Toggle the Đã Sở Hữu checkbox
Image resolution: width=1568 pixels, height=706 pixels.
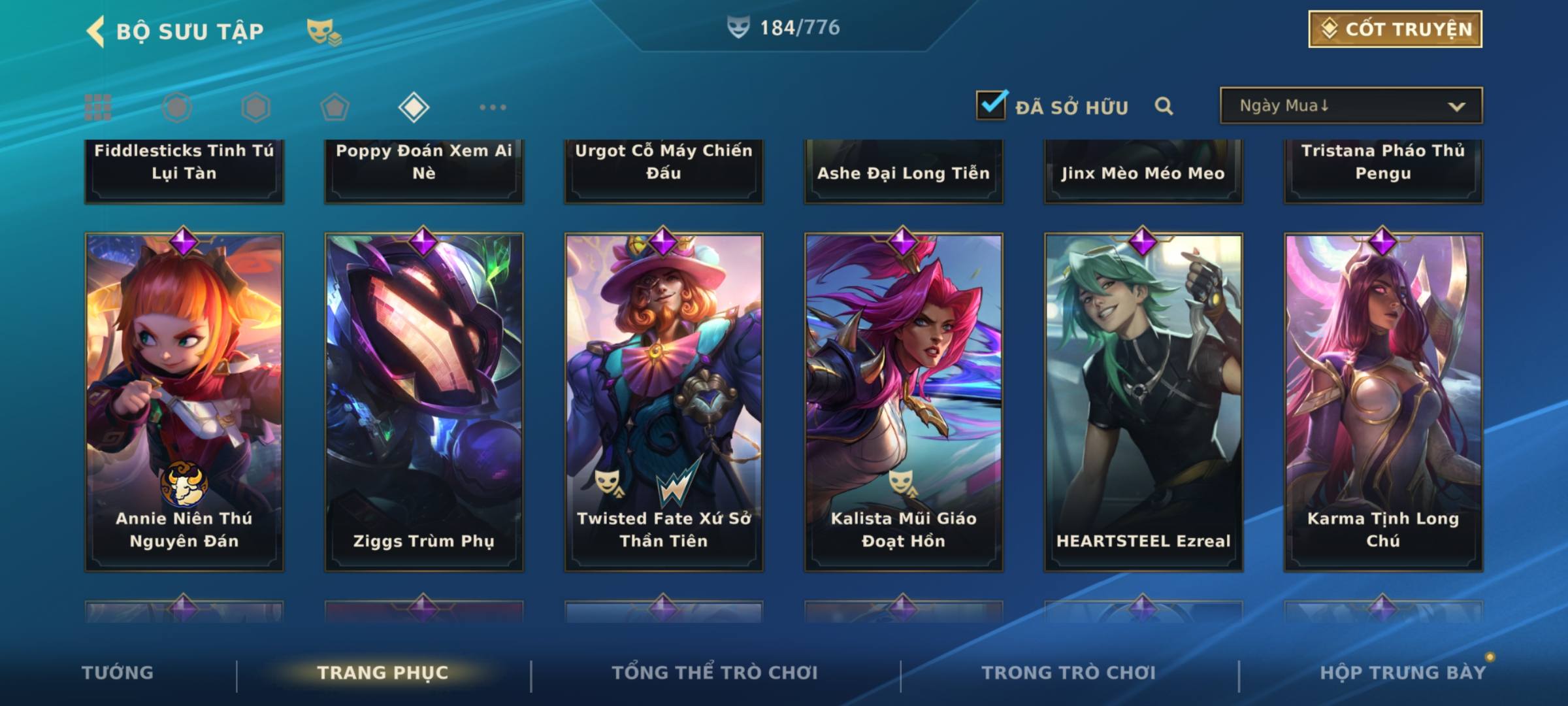point(990,105)
